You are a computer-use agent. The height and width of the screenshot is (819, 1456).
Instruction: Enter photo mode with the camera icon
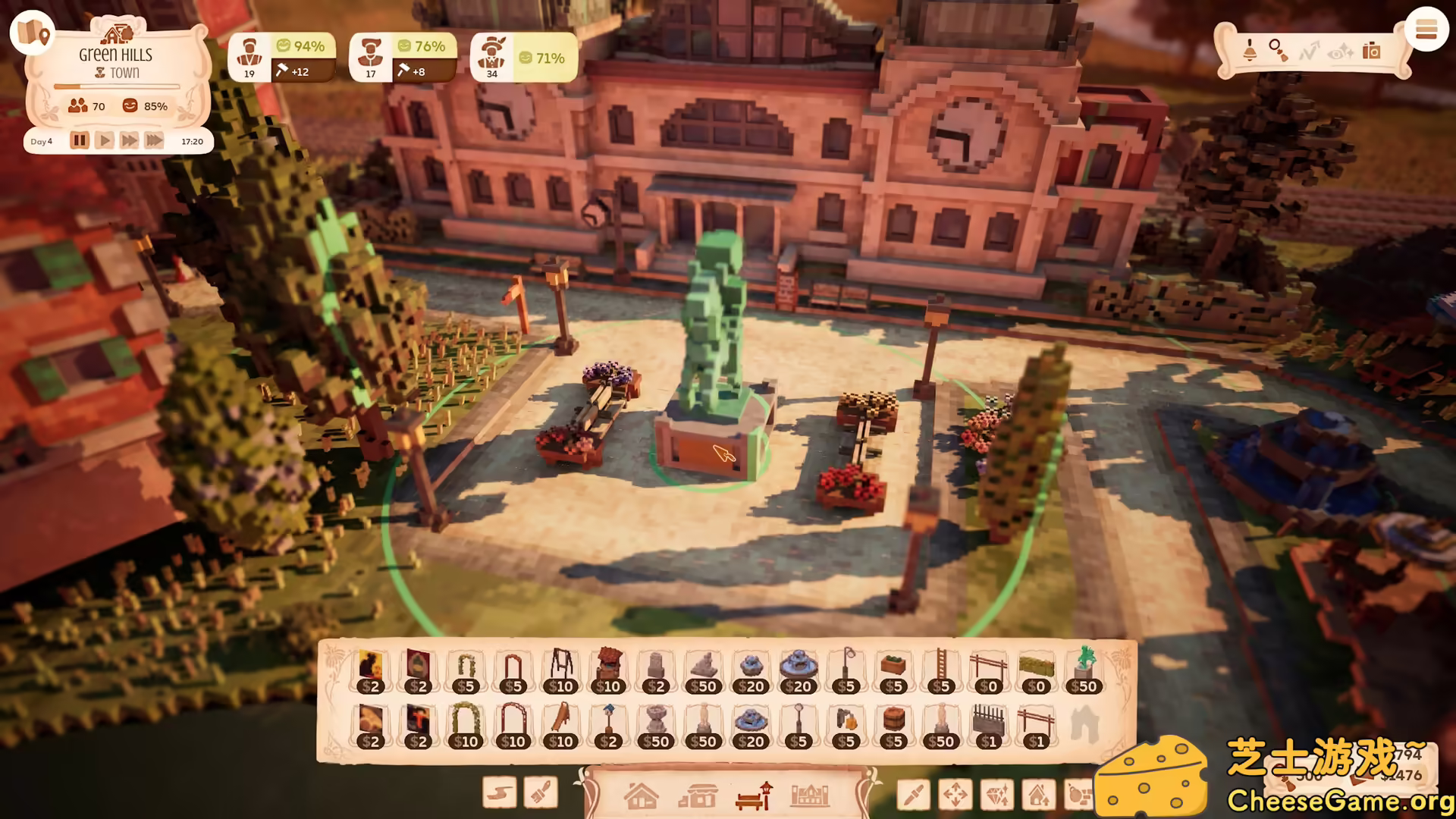click(1371, 49)
